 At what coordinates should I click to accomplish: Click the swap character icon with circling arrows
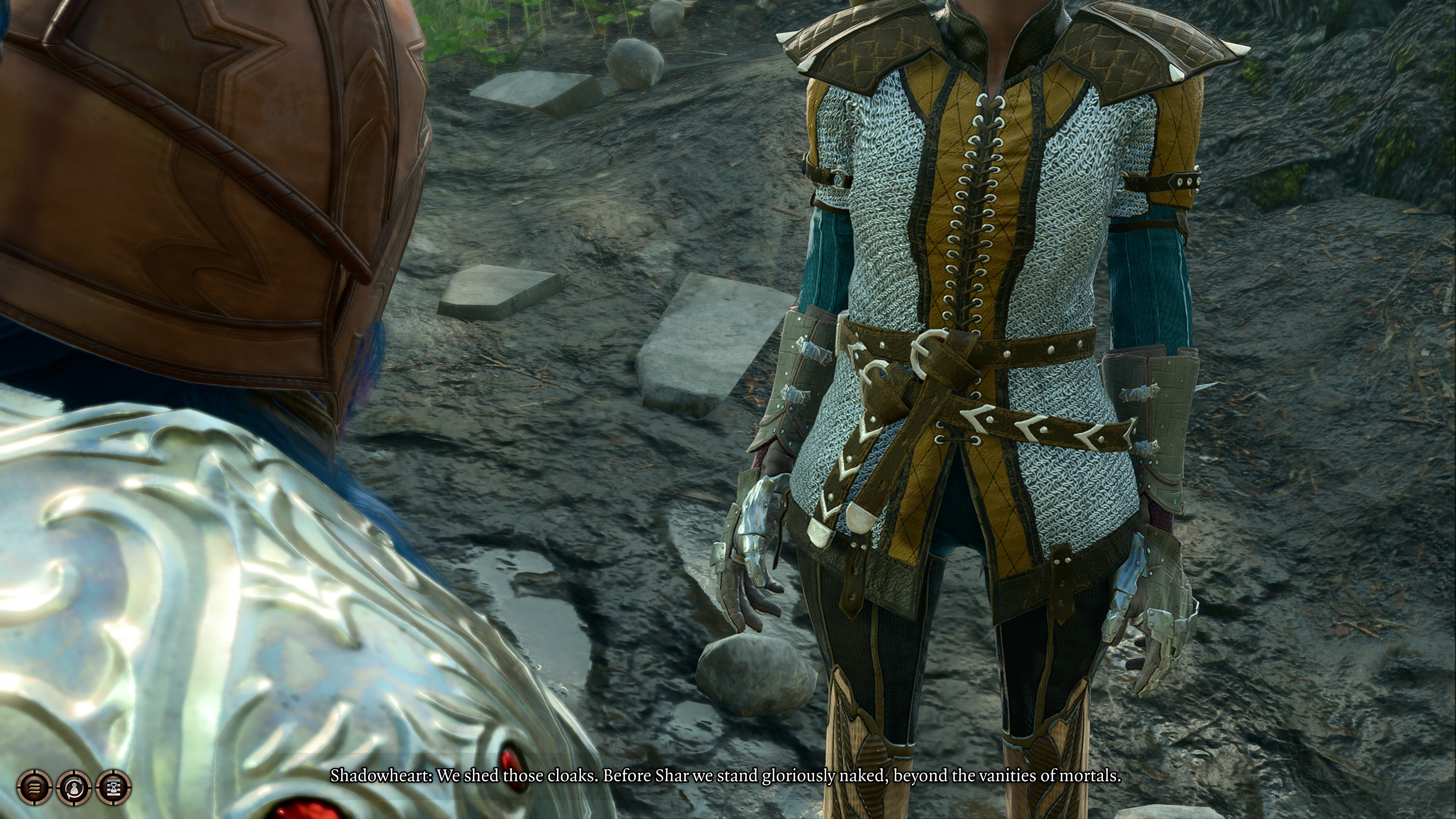[x=74, y=786]
